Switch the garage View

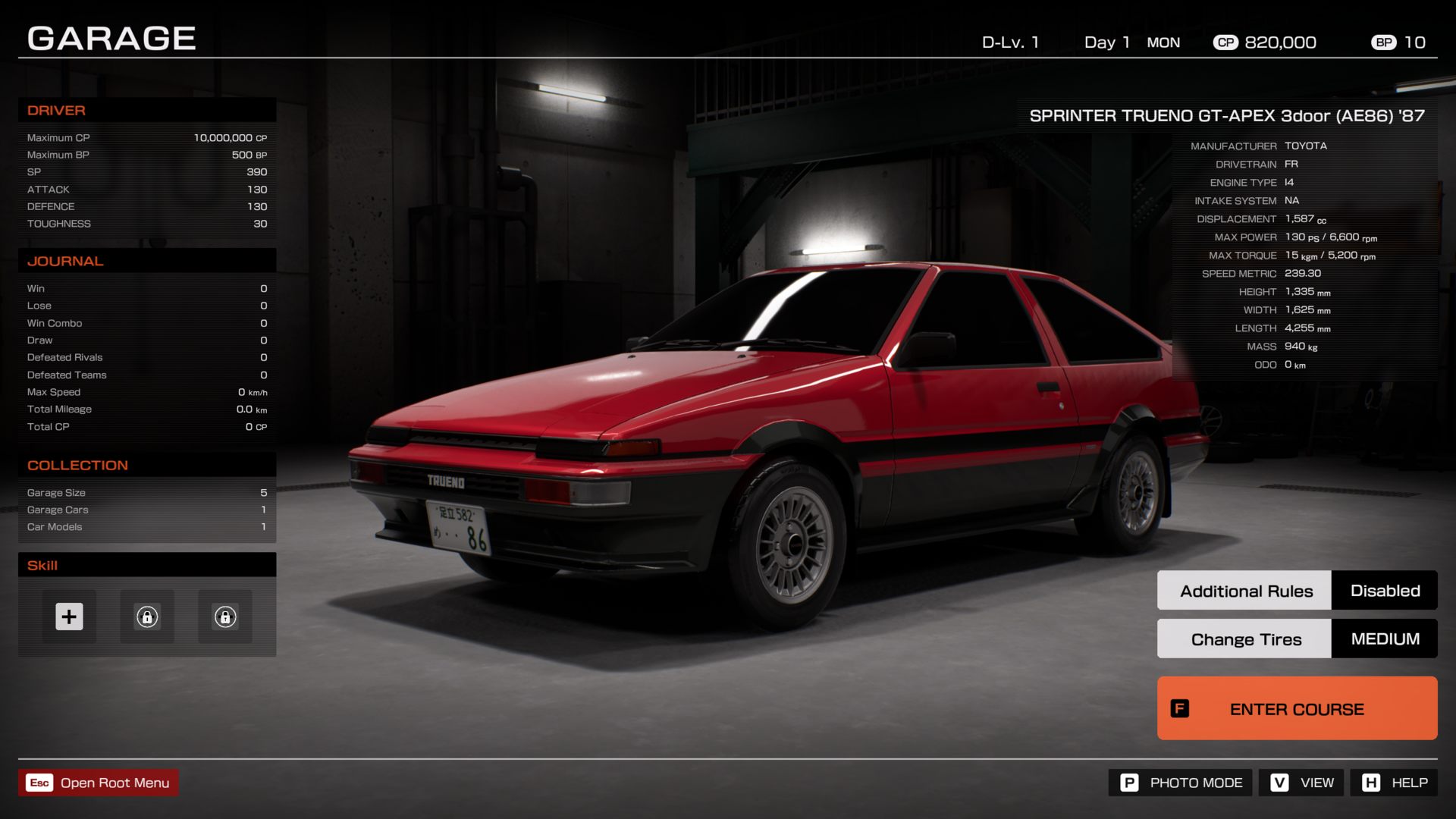pyautogui.click(x=1301, y=783)
